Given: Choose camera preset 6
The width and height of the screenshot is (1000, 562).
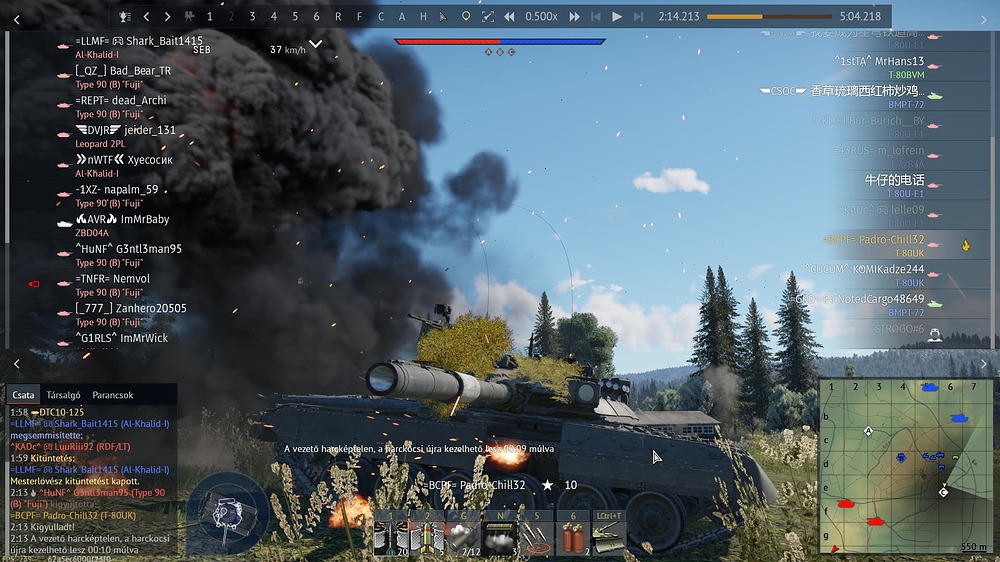Looking at the screenshot, I should [x=316, y=16].
